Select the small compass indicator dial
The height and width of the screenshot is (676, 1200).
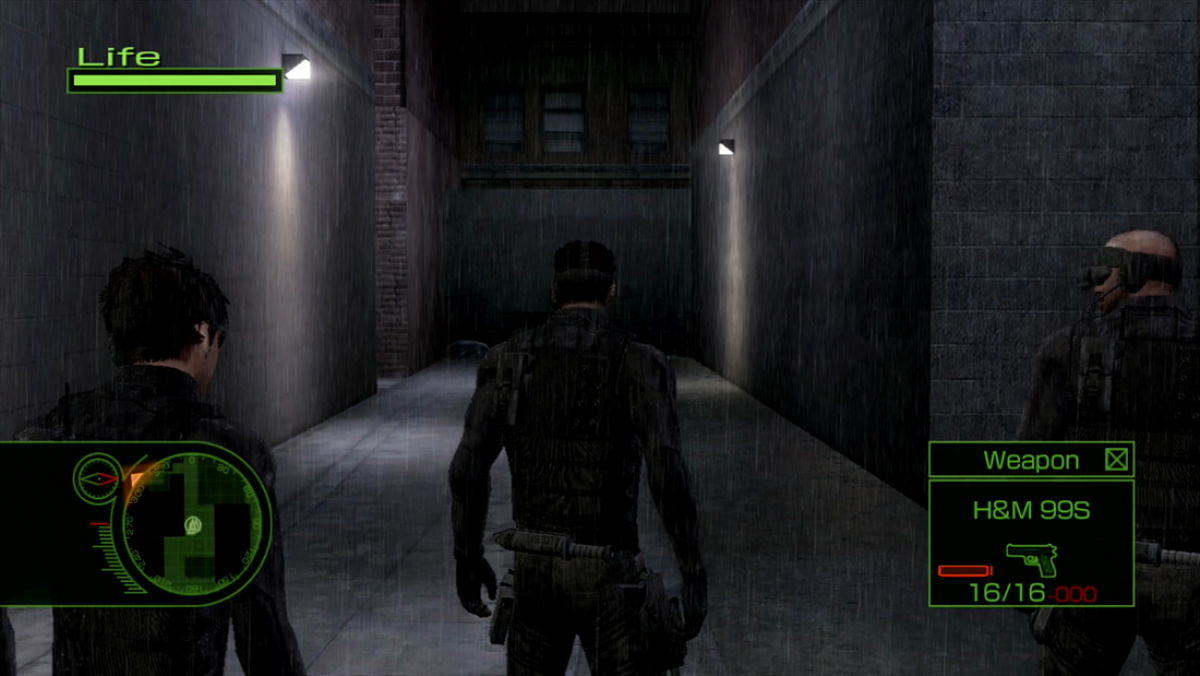[x=96, y=478]
